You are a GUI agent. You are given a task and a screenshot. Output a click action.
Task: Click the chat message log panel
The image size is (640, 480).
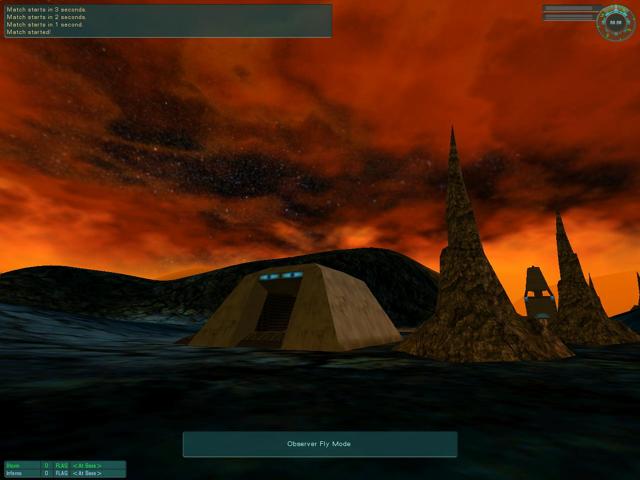(167, 20)
